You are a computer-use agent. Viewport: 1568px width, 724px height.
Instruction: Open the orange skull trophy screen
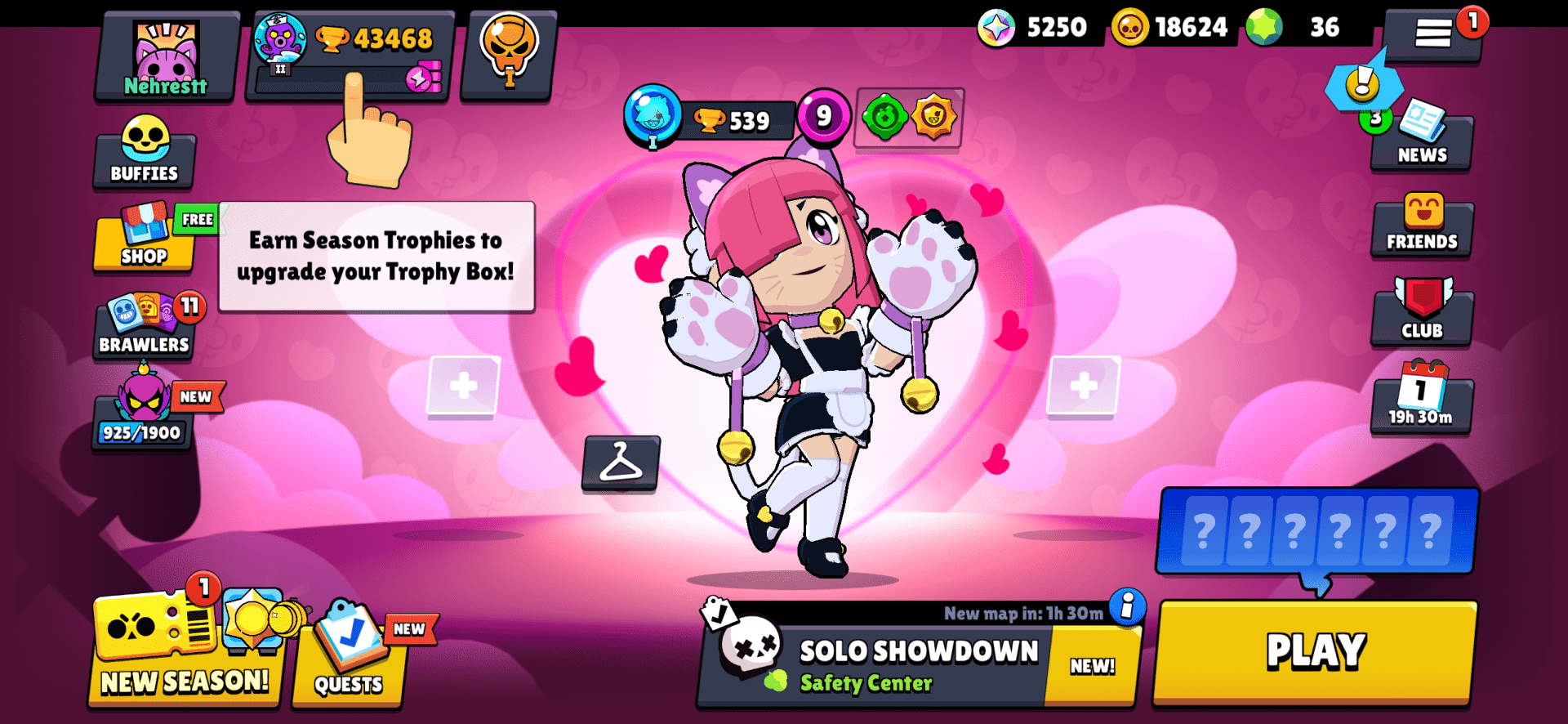506,53
